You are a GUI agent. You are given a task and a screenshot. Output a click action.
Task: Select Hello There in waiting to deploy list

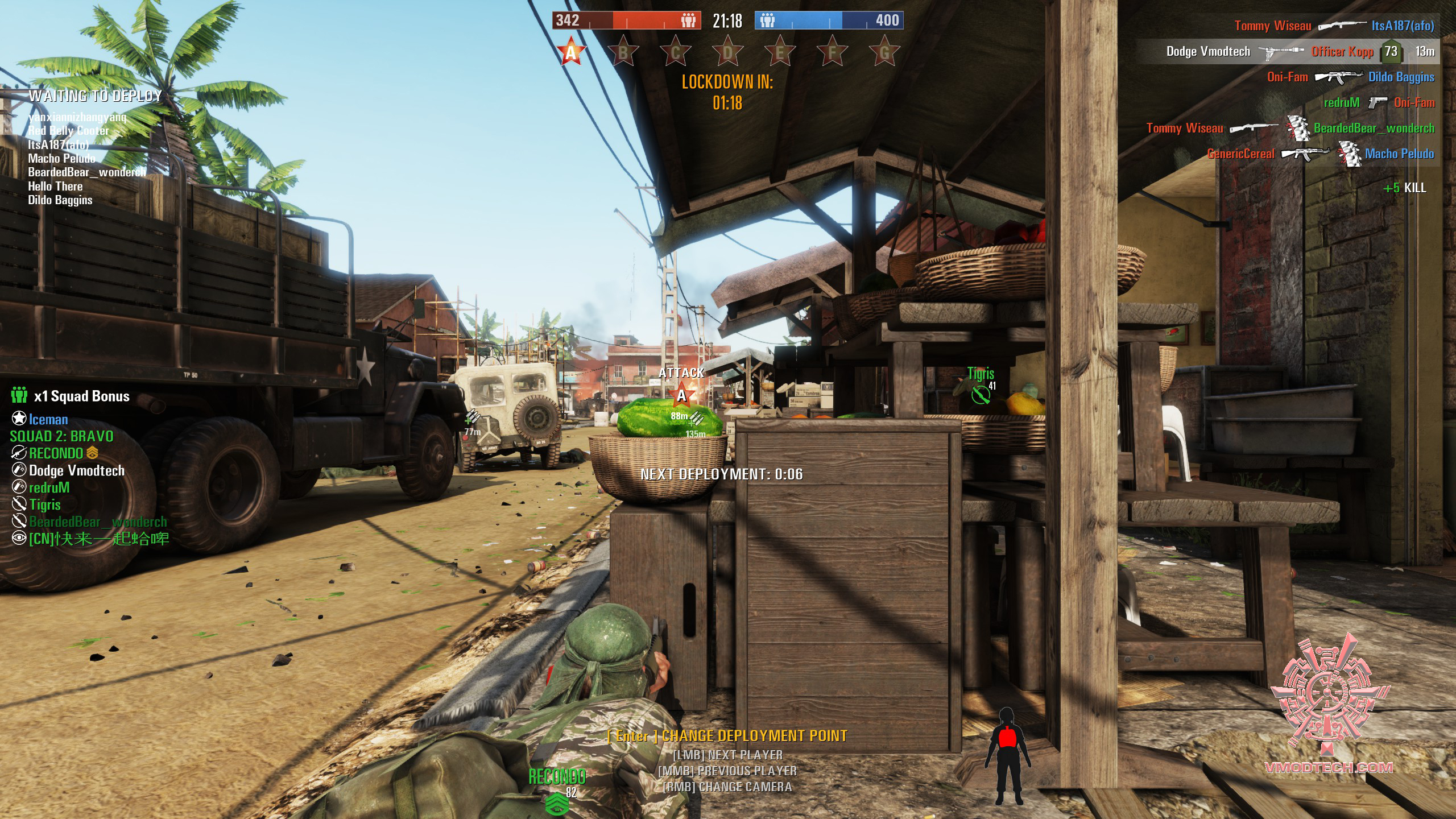click(x=55, y=186)
